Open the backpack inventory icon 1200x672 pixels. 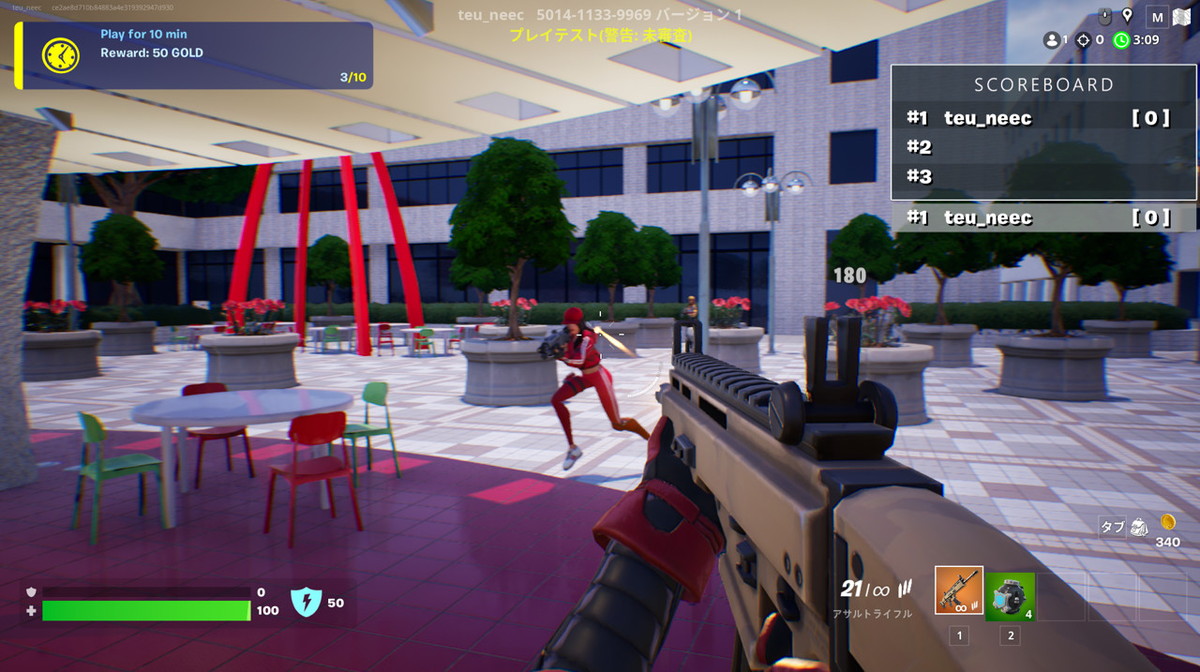pos(1139,527)
